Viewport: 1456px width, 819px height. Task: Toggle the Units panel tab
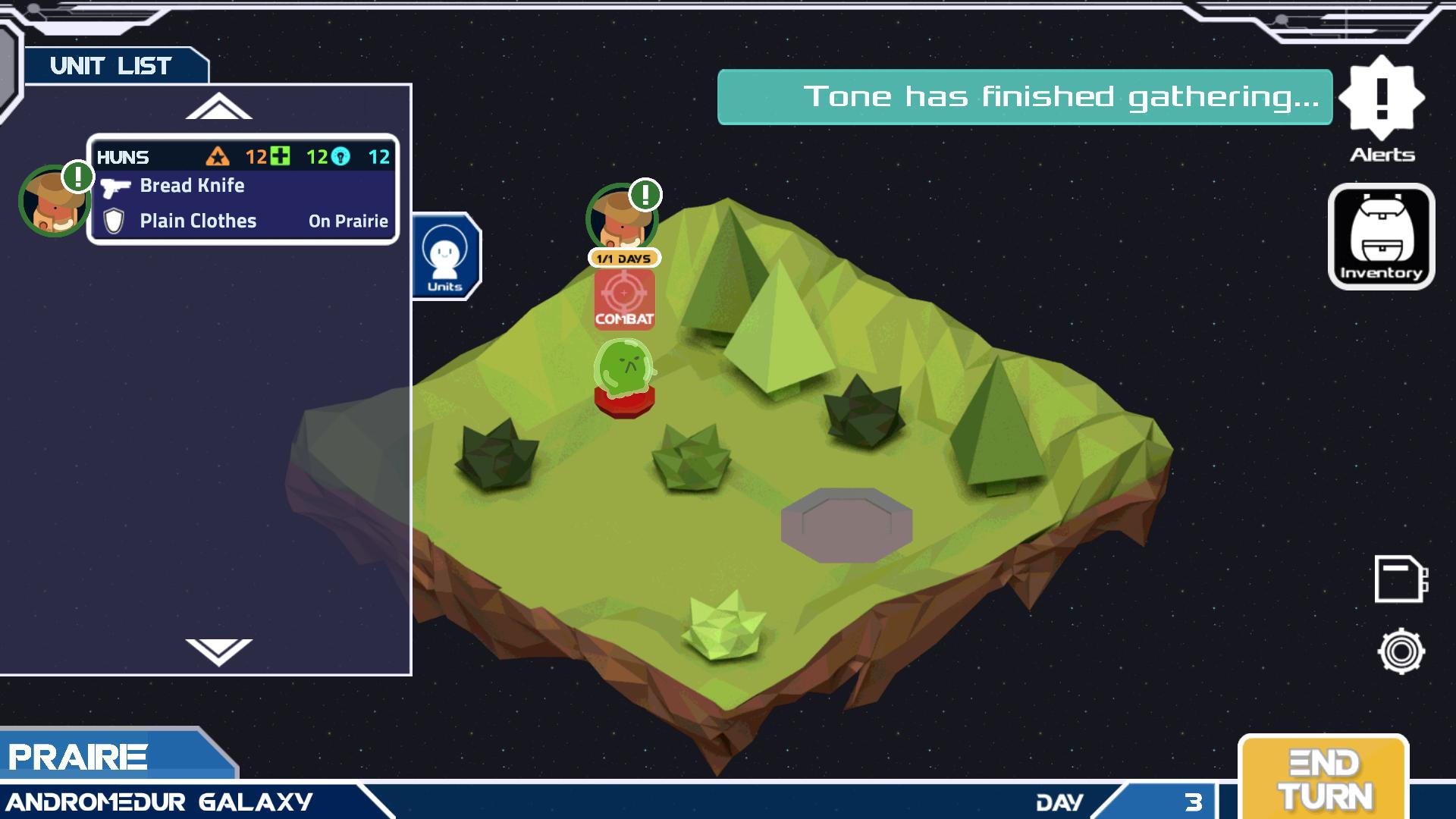click(445, 256)
